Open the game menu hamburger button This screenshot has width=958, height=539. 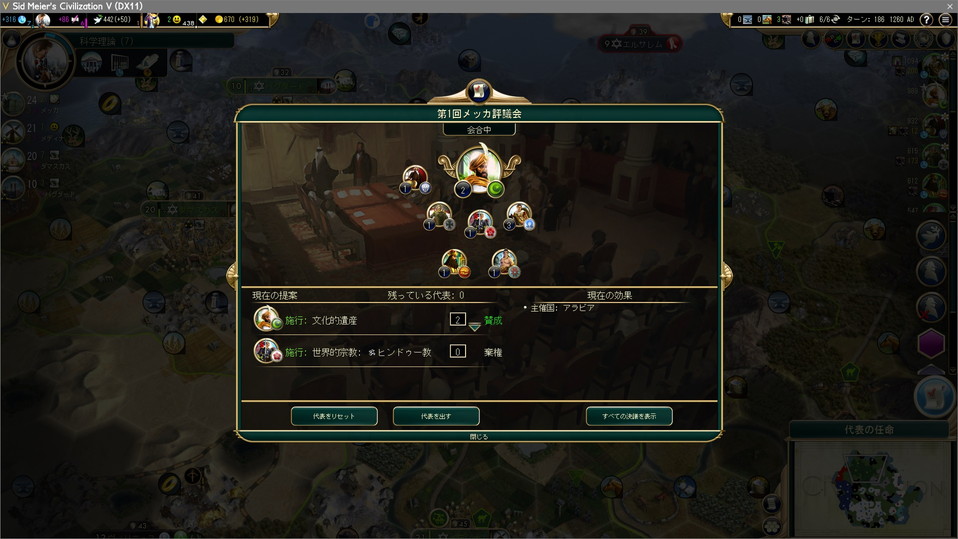(945, 20)
